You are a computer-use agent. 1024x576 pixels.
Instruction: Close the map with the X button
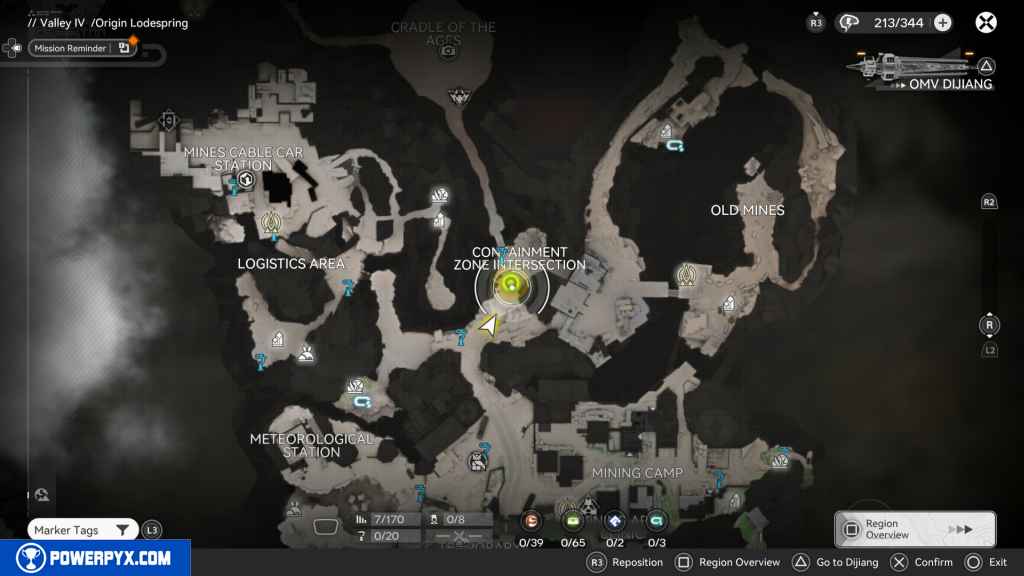click(985, 22)
